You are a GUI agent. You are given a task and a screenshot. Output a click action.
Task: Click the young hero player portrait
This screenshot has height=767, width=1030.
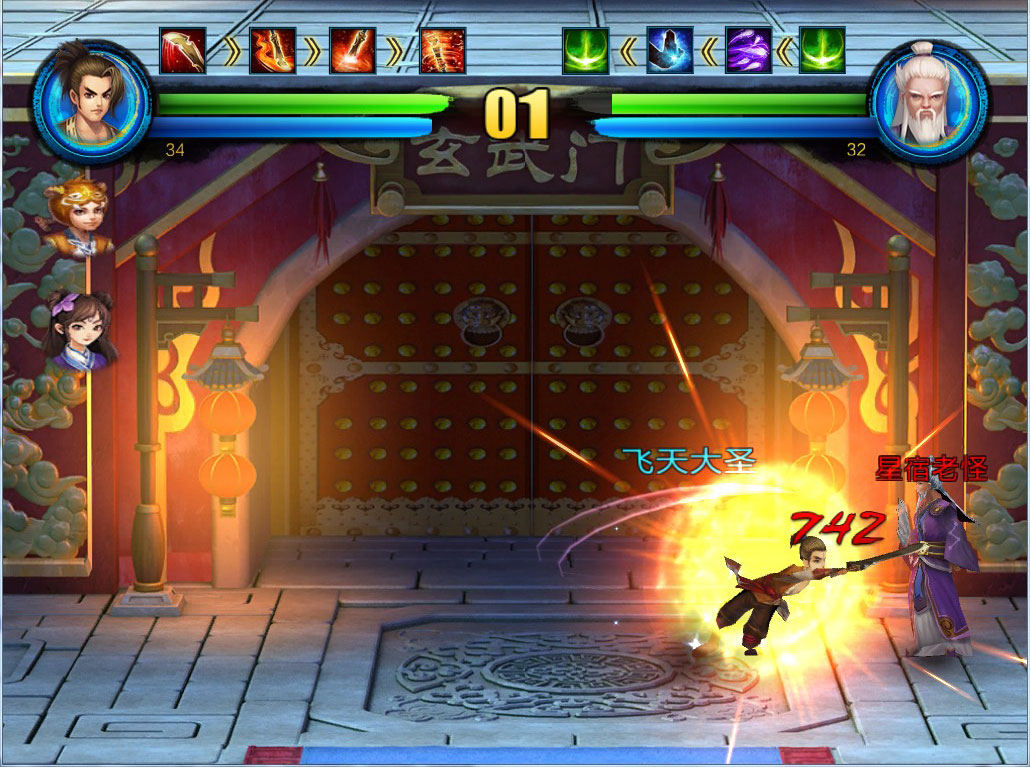pyautogui.click(x=91, y=100)
